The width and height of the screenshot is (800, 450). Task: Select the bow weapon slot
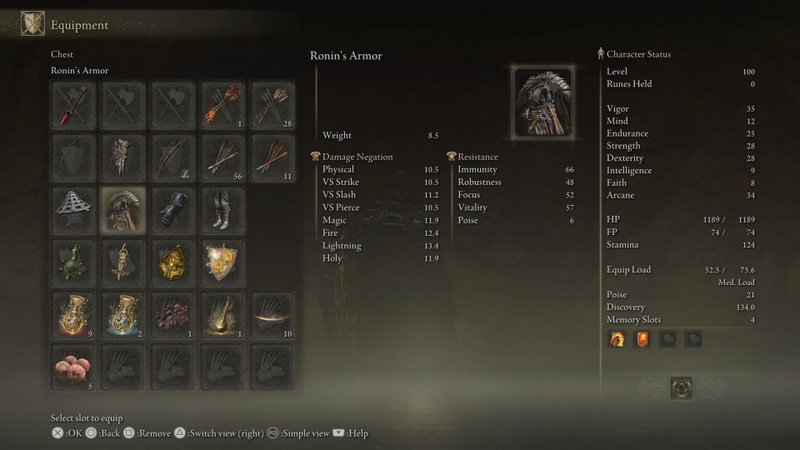click(171, 157)
